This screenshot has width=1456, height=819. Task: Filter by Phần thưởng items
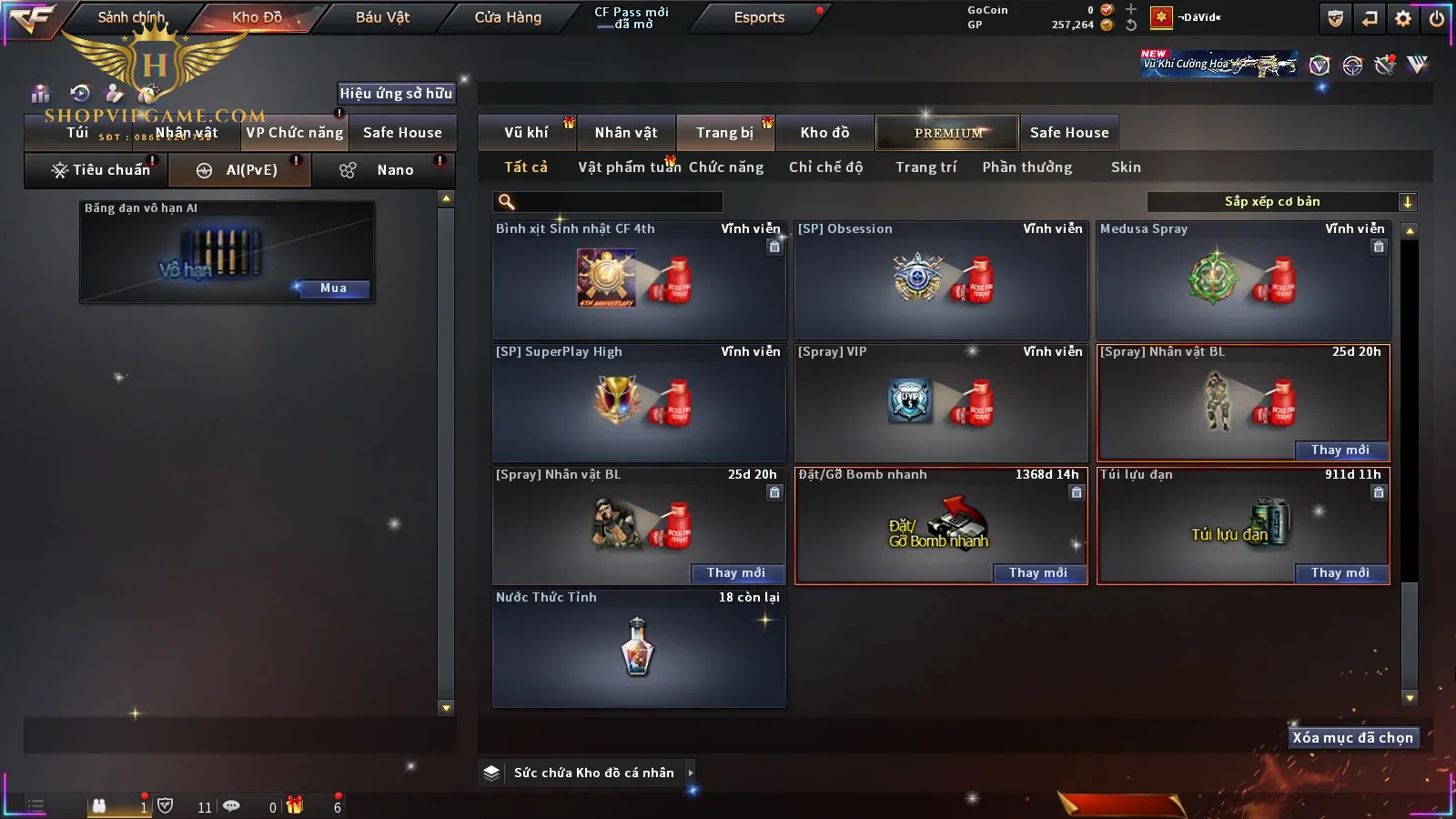[1026, 167]
